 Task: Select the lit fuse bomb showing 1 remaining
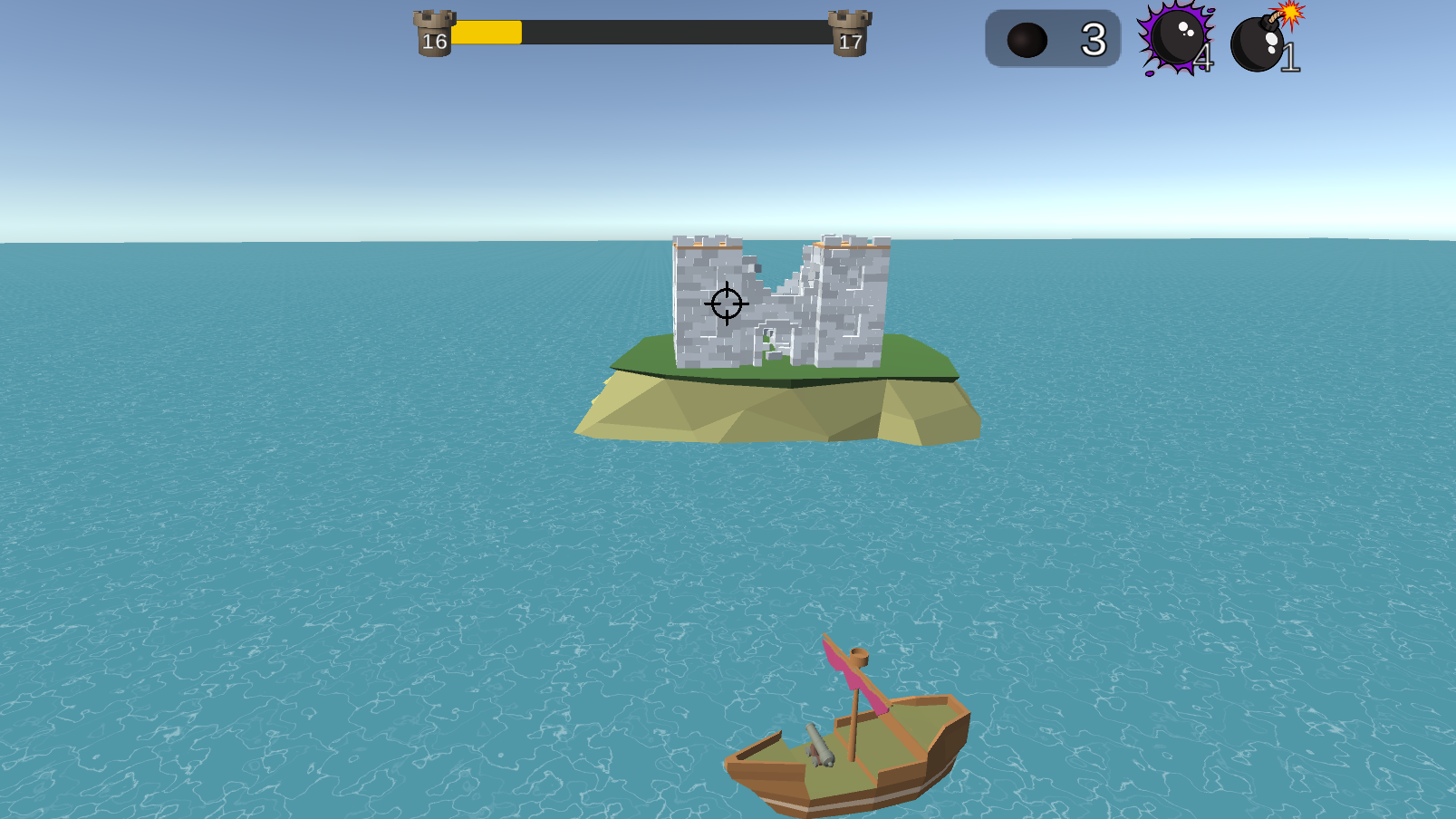coord(1259,41)
